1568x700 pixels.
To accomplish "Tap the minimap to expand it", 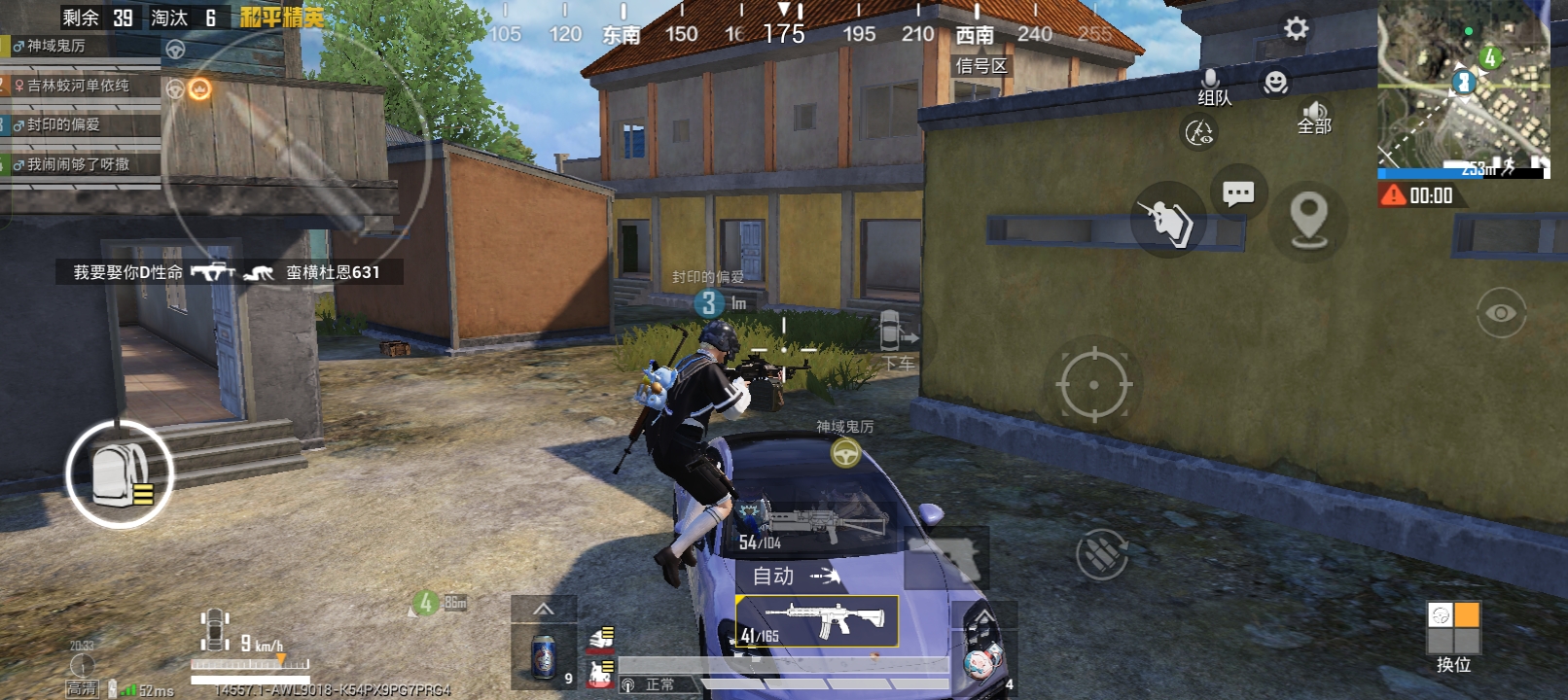I will (1463, 84).
